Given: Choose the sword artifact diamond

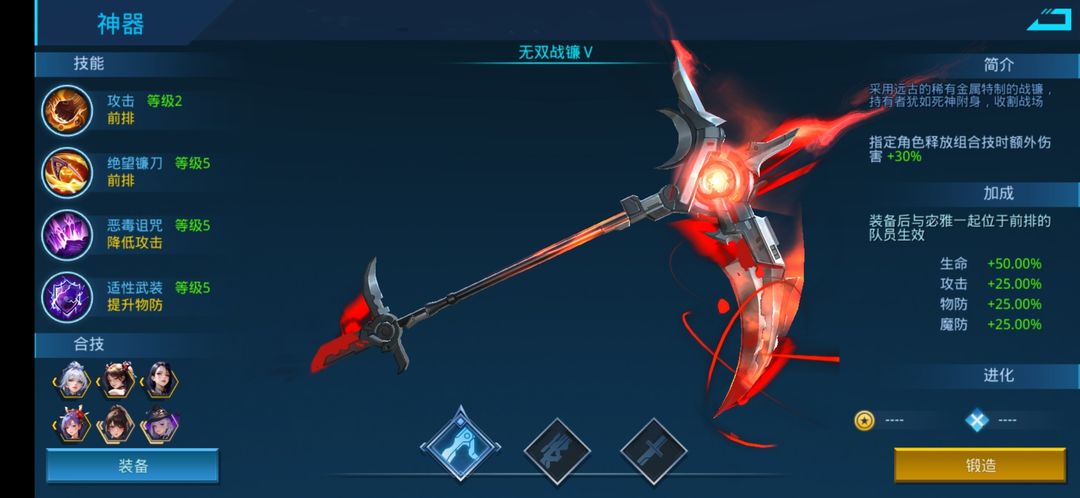Looking at the screenshot, I should click(652, 448).
